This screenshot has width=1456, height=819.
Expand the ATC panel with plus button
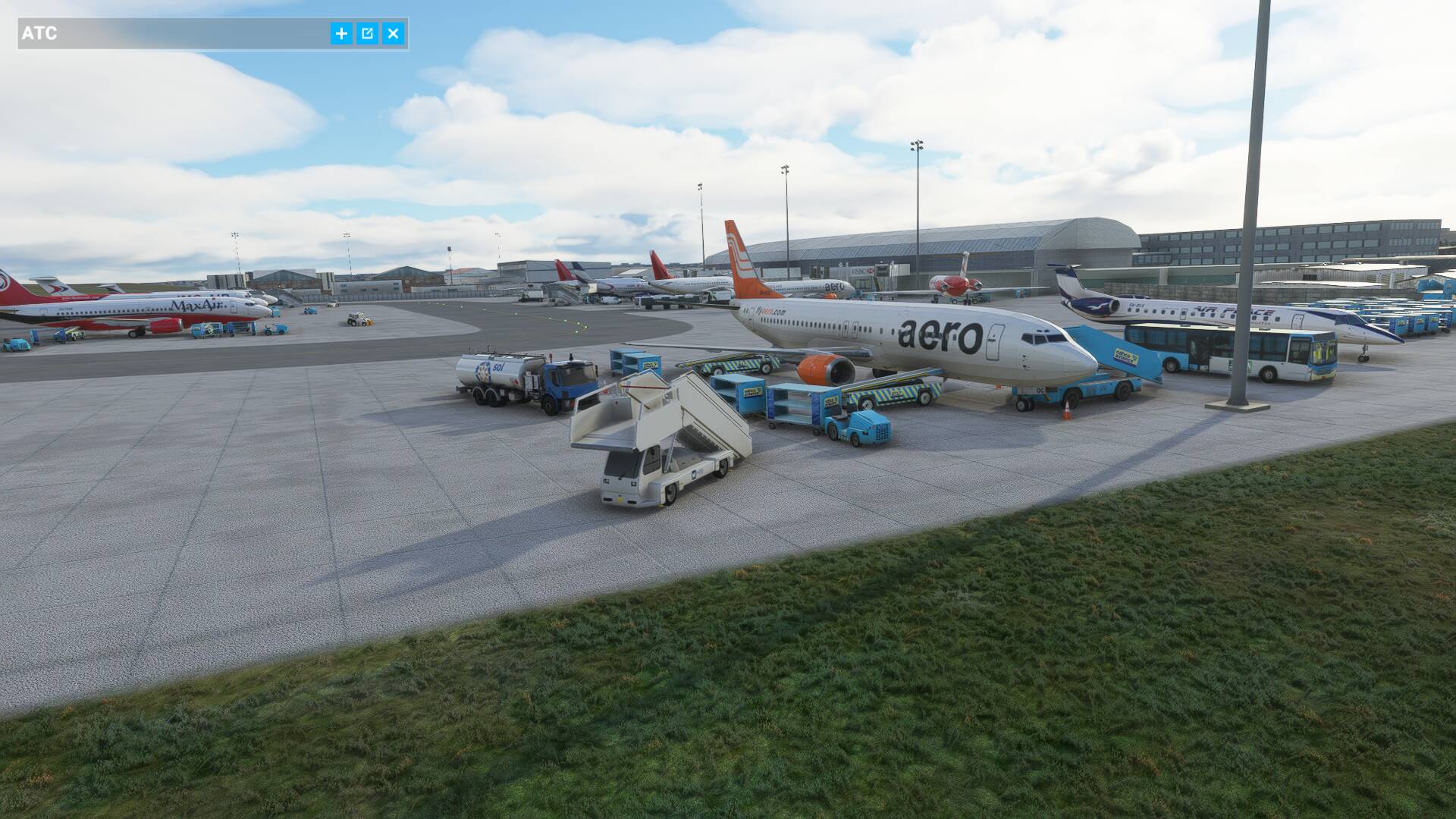tap(341, 33)
